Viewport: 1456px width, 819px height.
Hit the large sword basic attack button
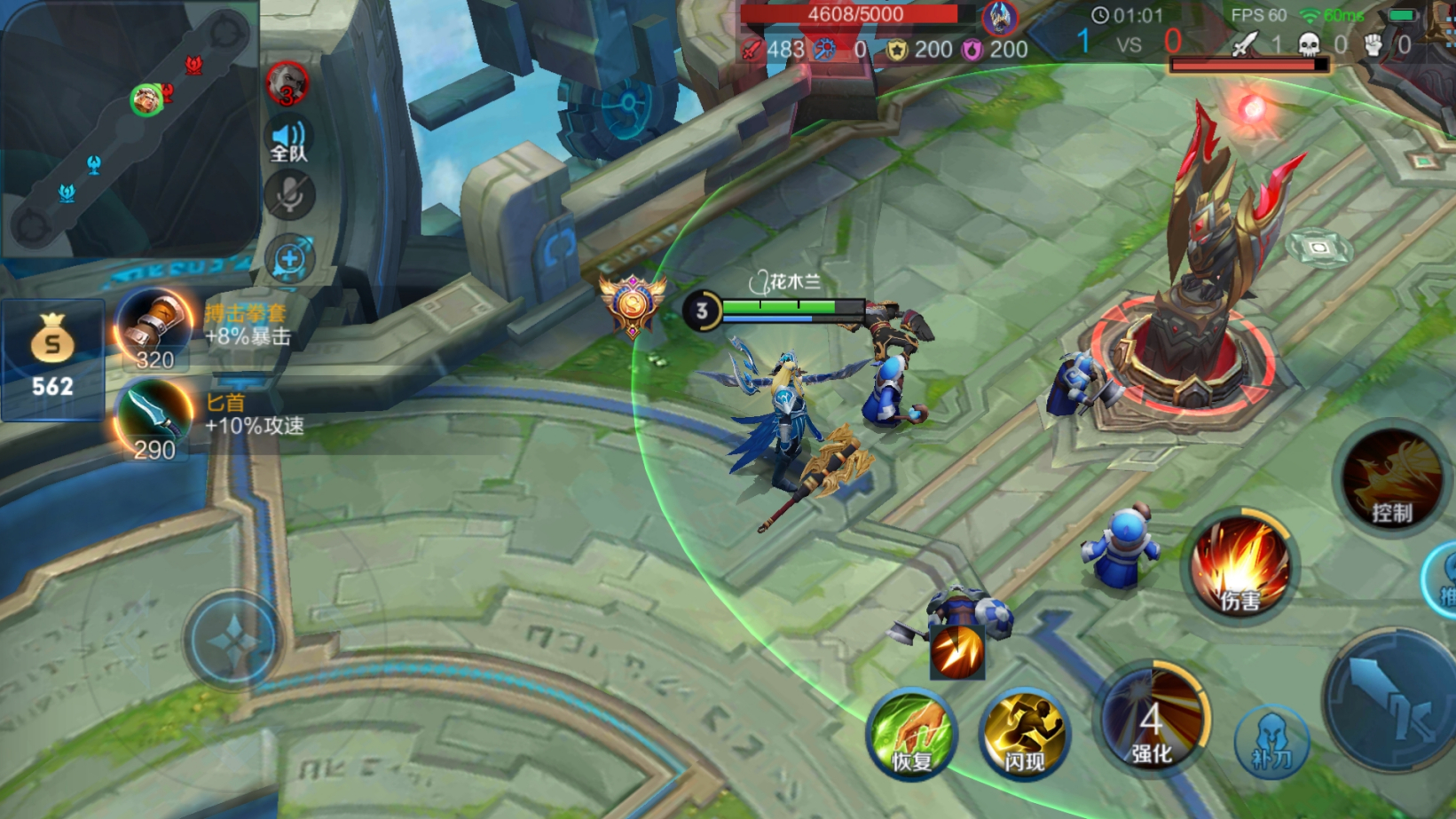click(x=1393, y=701)
